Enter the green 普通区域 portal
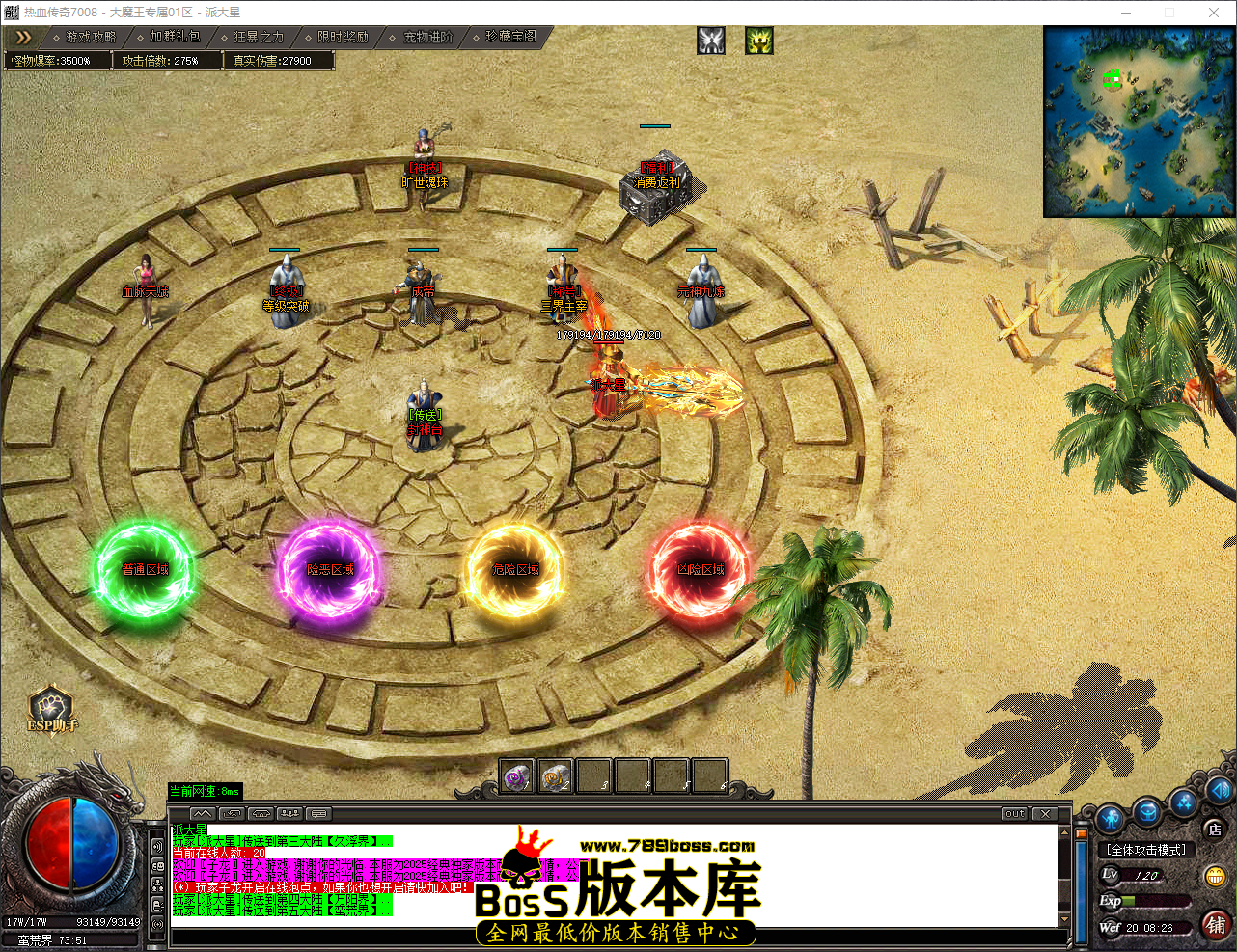Screen dimensions: 1237x952 click(143, 568)
